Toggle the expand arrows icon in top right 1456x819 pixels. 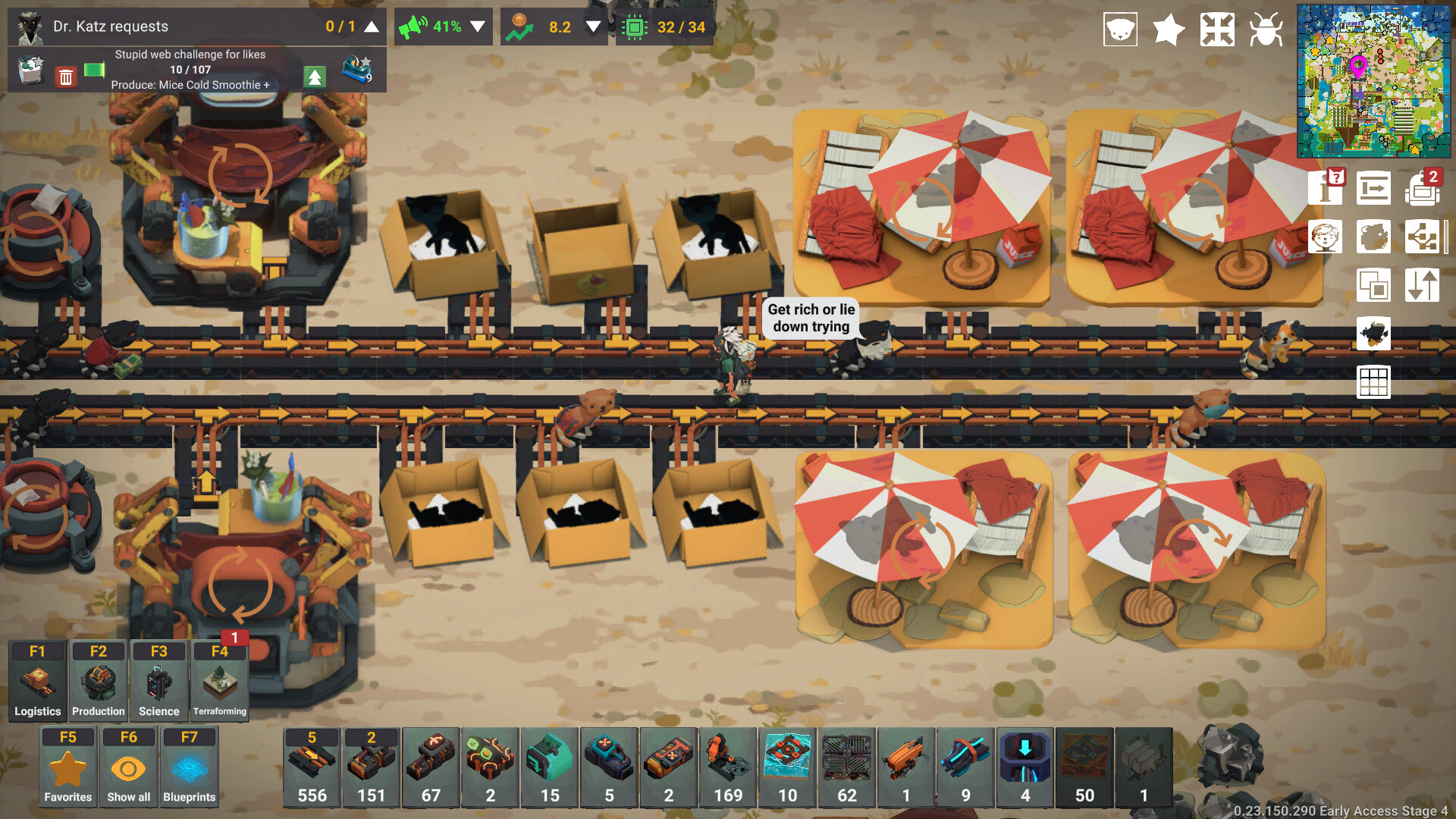[1218, 30]
